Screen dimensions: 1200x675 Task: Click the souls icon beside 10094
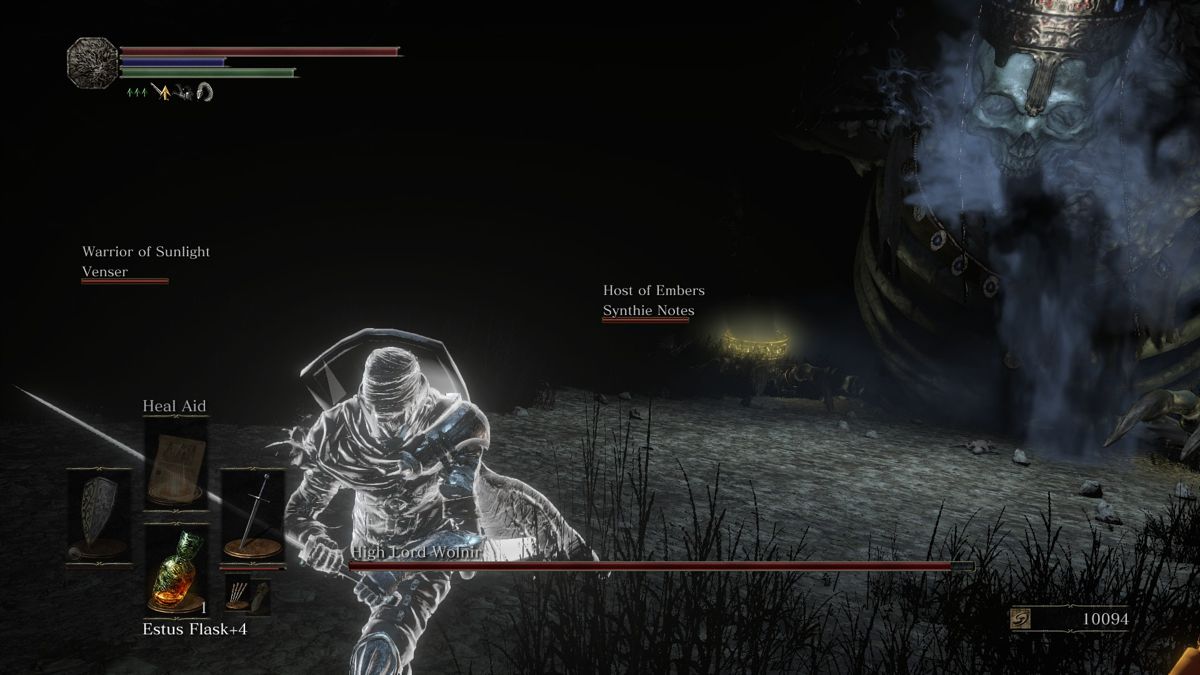[x=1020, y=620]
